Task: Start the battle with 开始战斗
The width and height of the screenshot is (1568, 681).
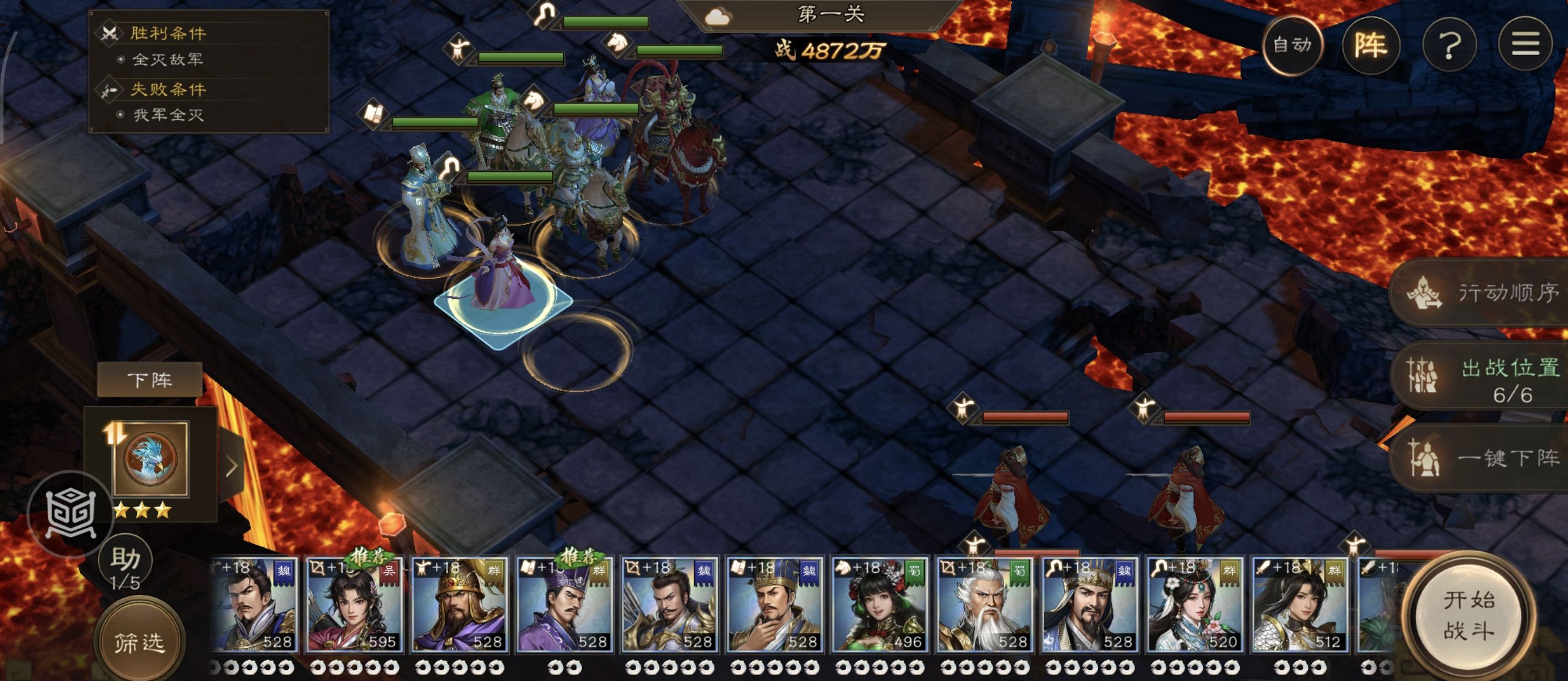Action: (1469, 615)
